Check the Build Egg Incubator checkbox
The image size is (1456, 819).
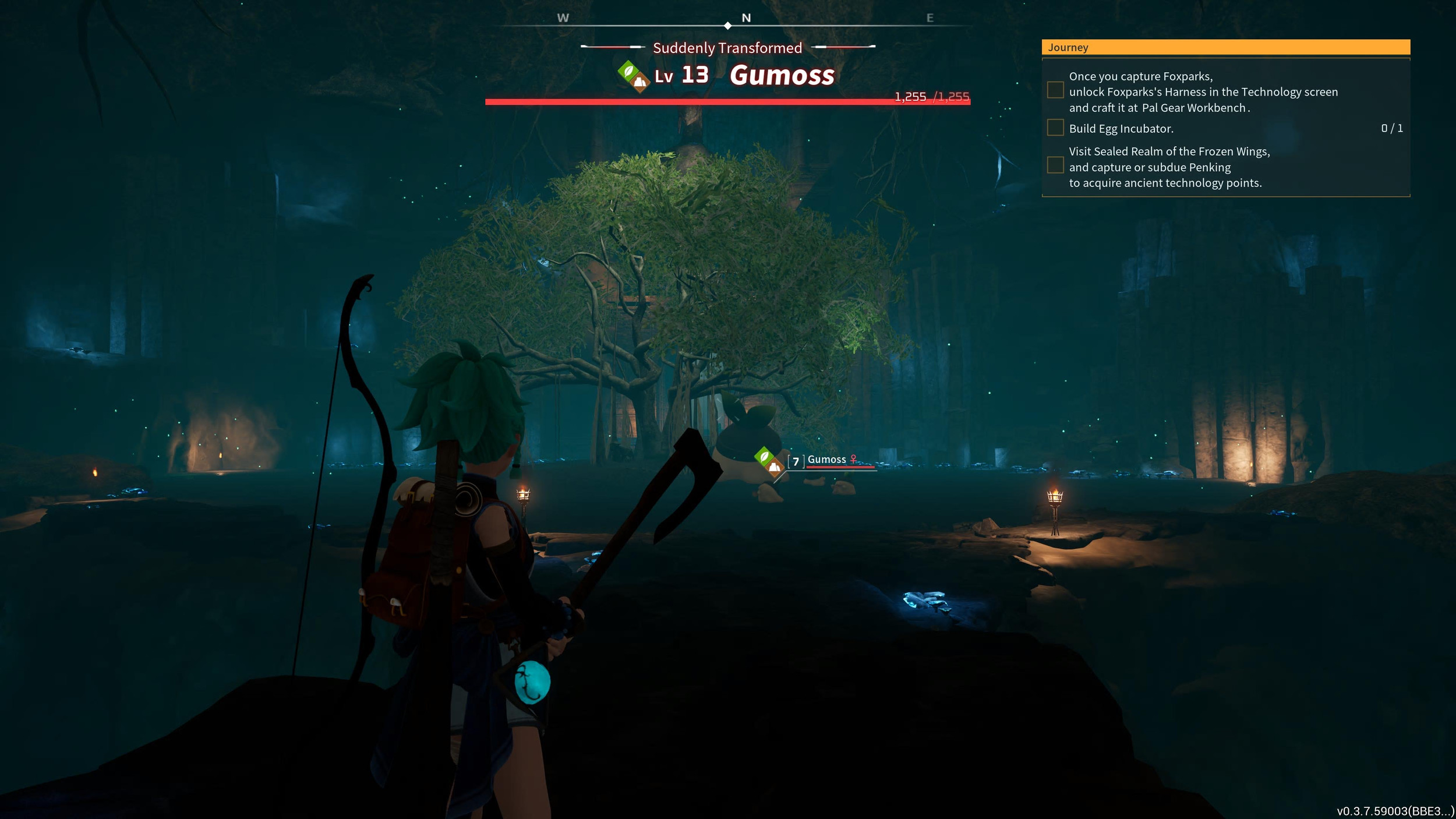tap(1055, 128)
